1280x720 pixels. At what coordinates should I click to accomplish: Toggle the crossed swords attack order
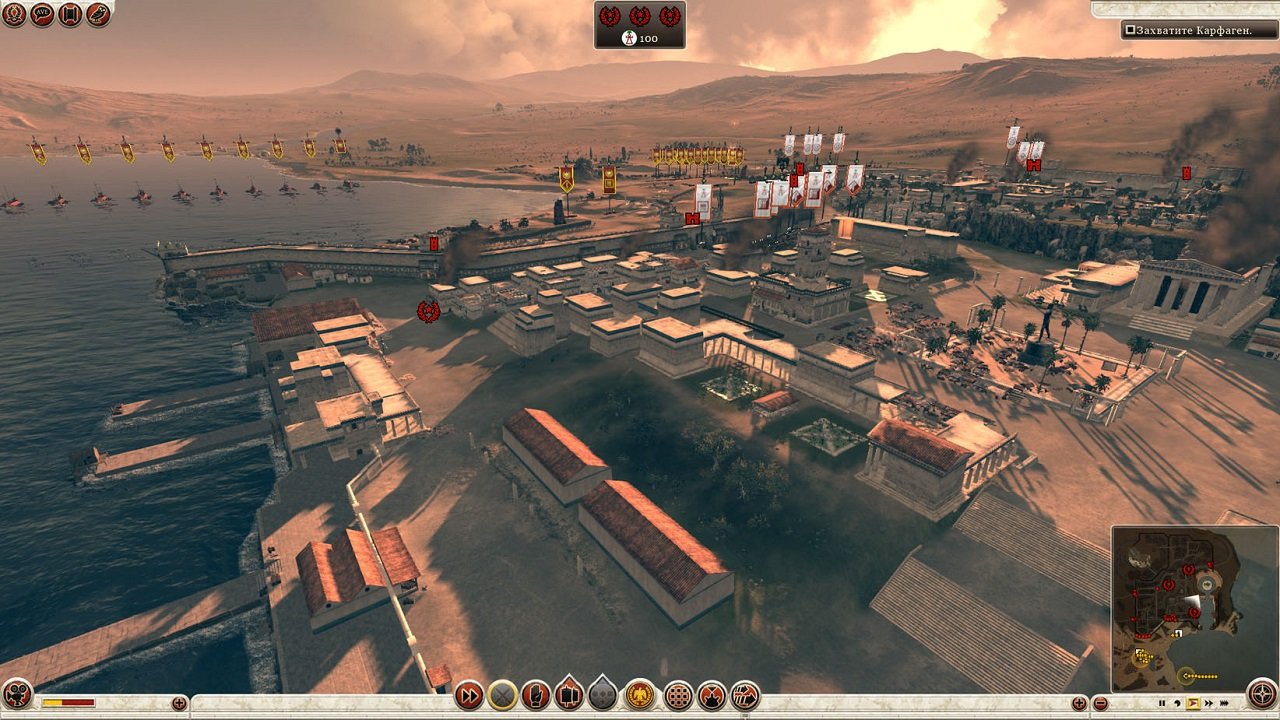tap(501, 696)
